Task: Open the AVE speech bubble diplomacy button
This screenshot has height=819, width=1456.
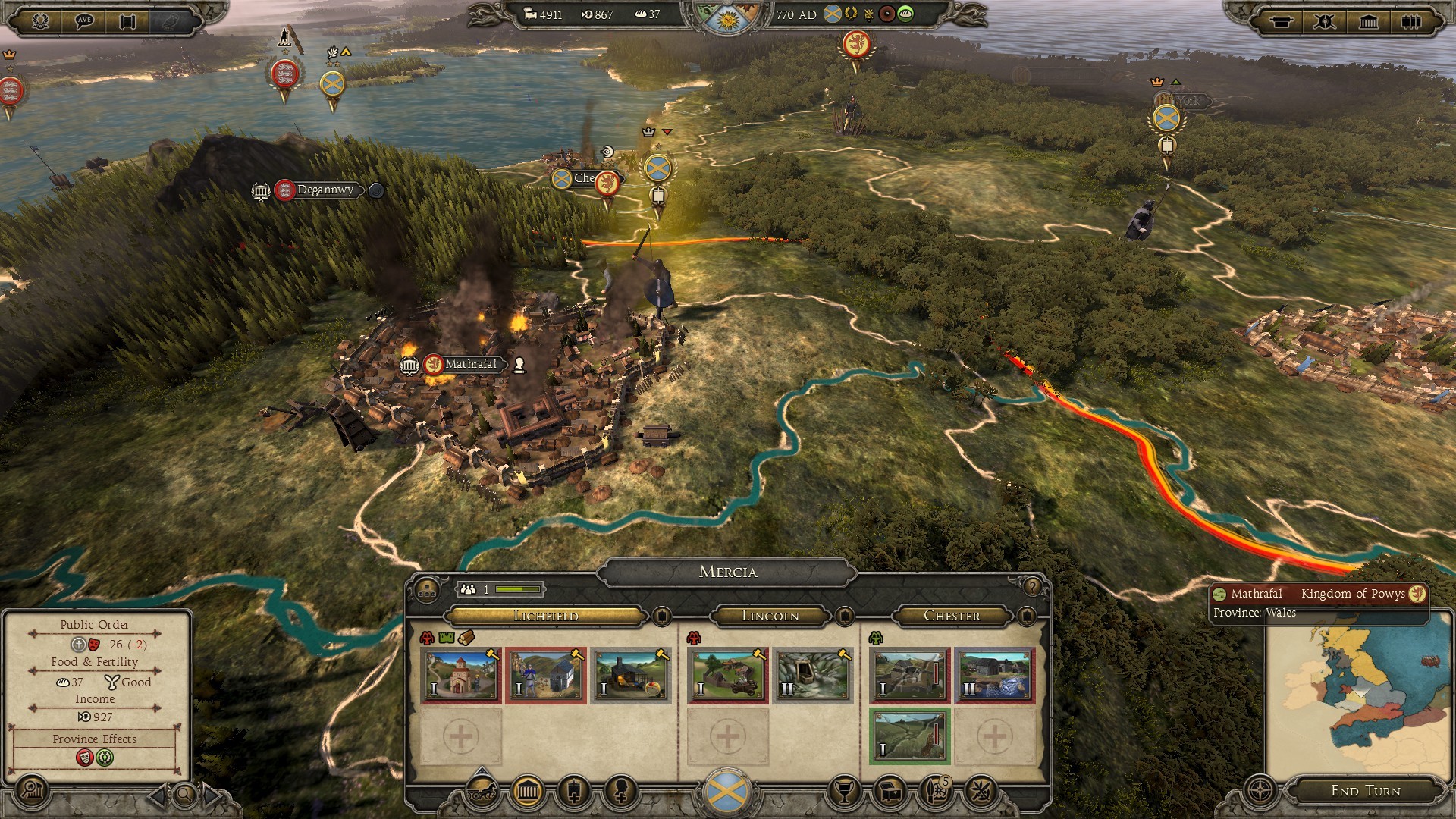Action: click(x=84, y=20)
